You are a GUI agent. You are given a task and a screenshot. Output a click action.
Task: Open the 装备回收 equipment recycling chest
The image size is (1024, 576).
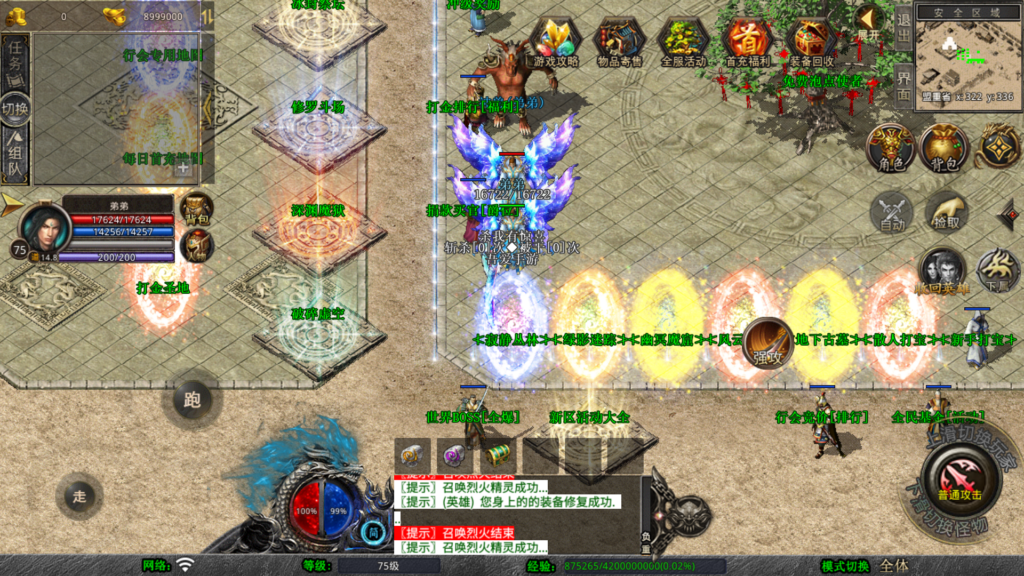[810, 42]
